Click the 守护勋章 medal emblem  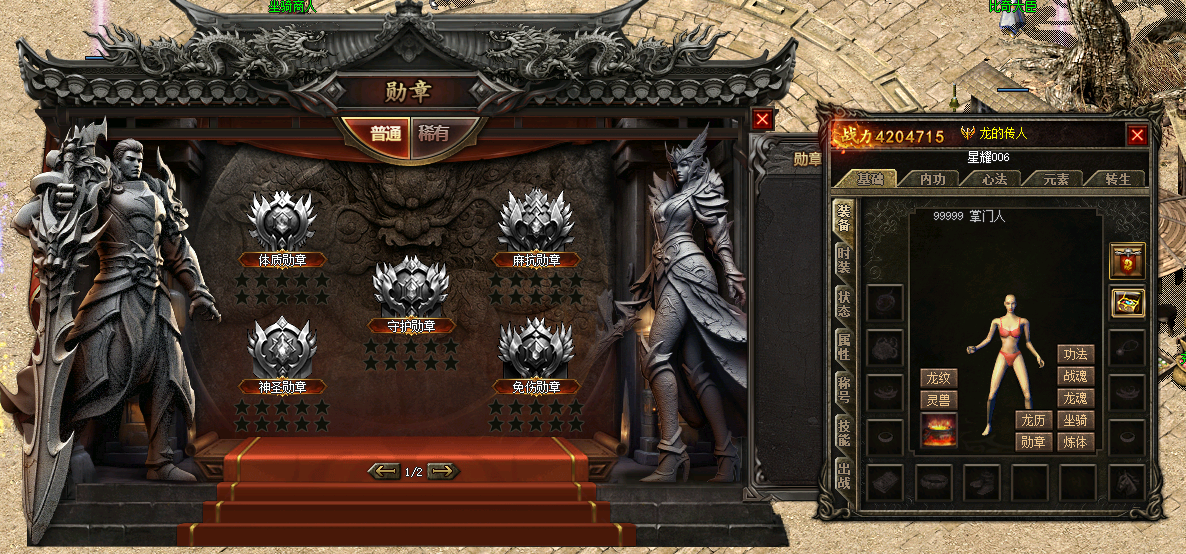click(x=410, y=286)
